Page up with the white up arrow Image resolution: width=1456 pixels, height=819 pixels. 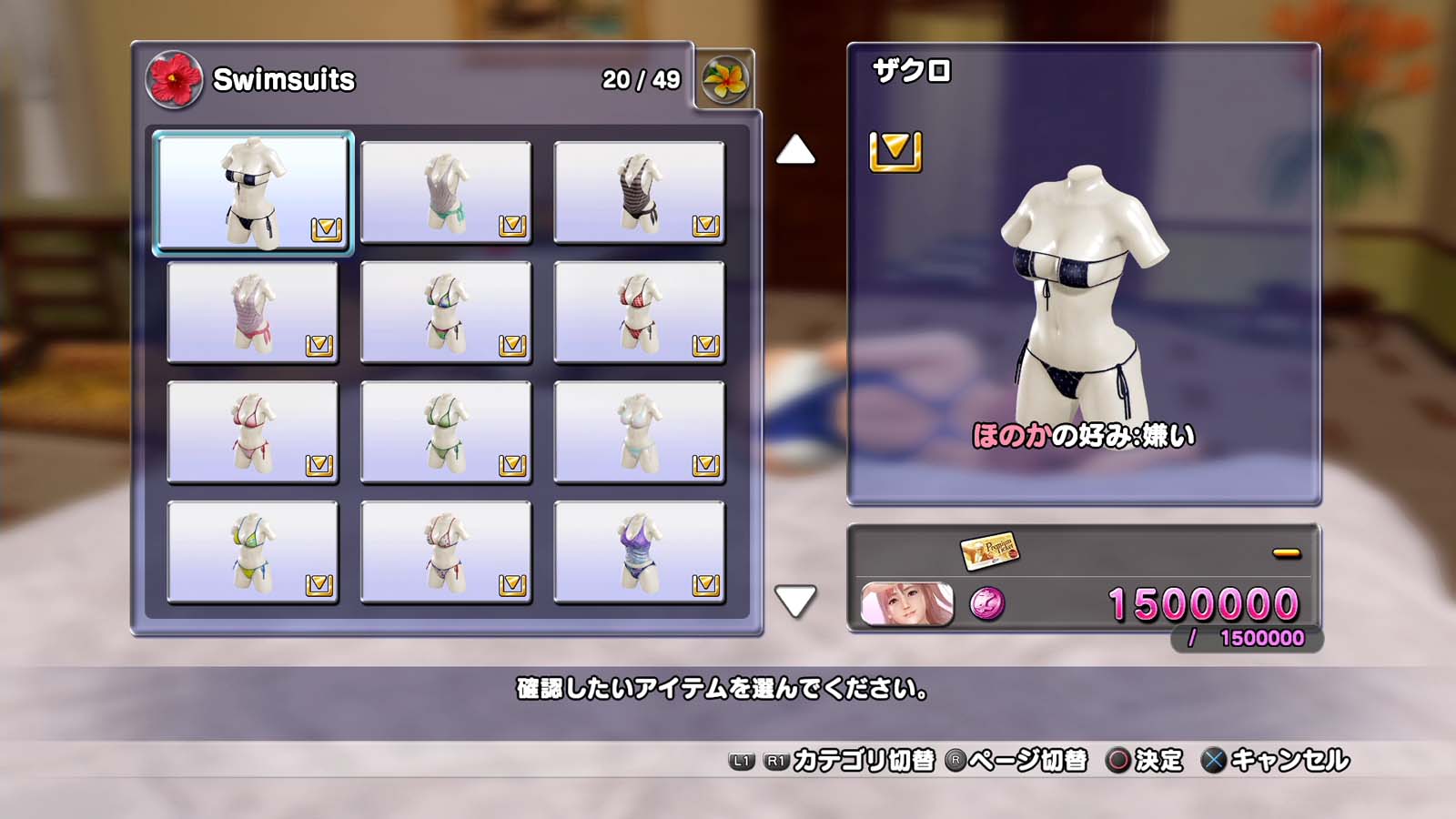coord(795,150)
